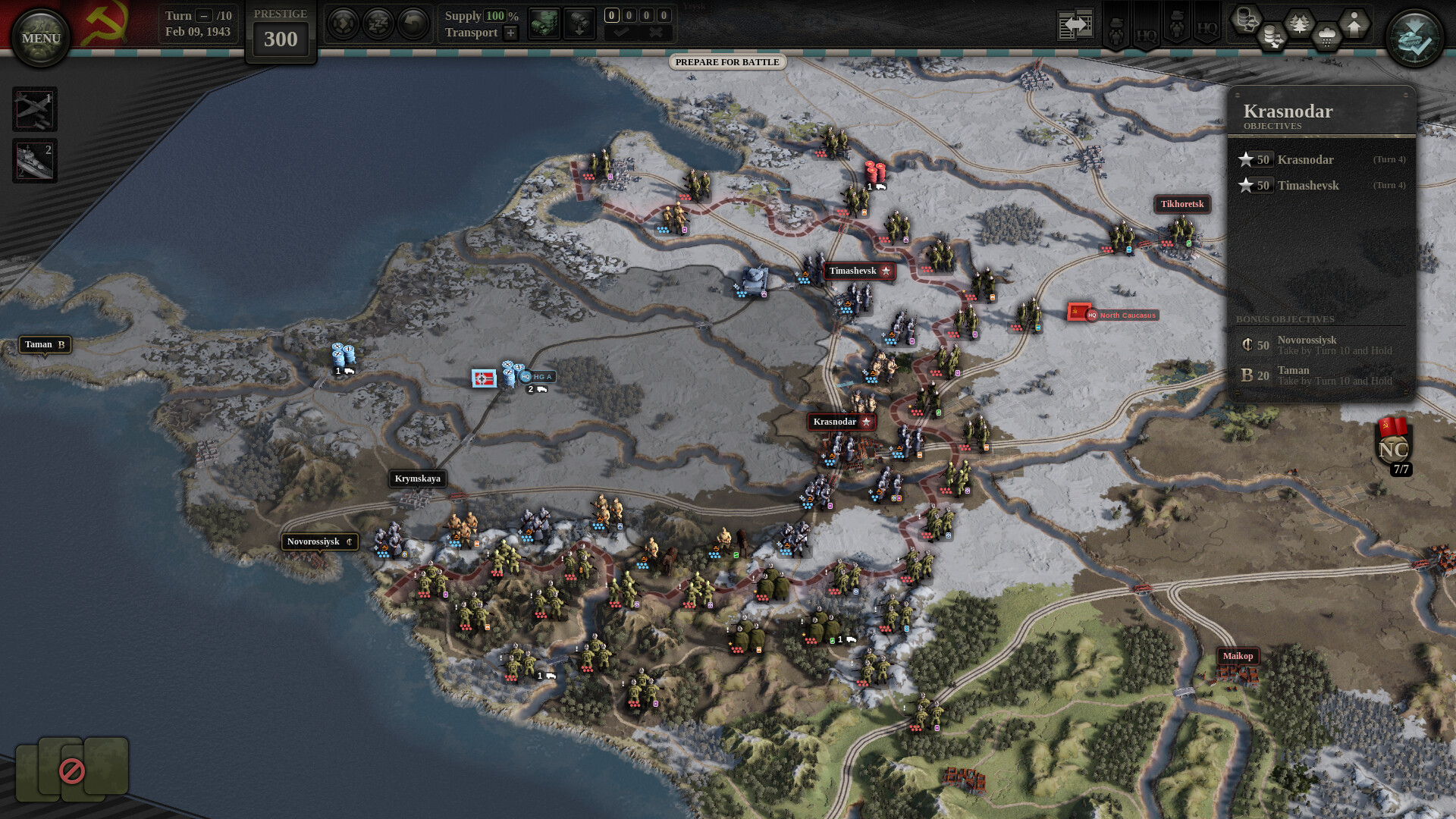
Task: Click the Transport plus stepper
Action: click(510, 33)
